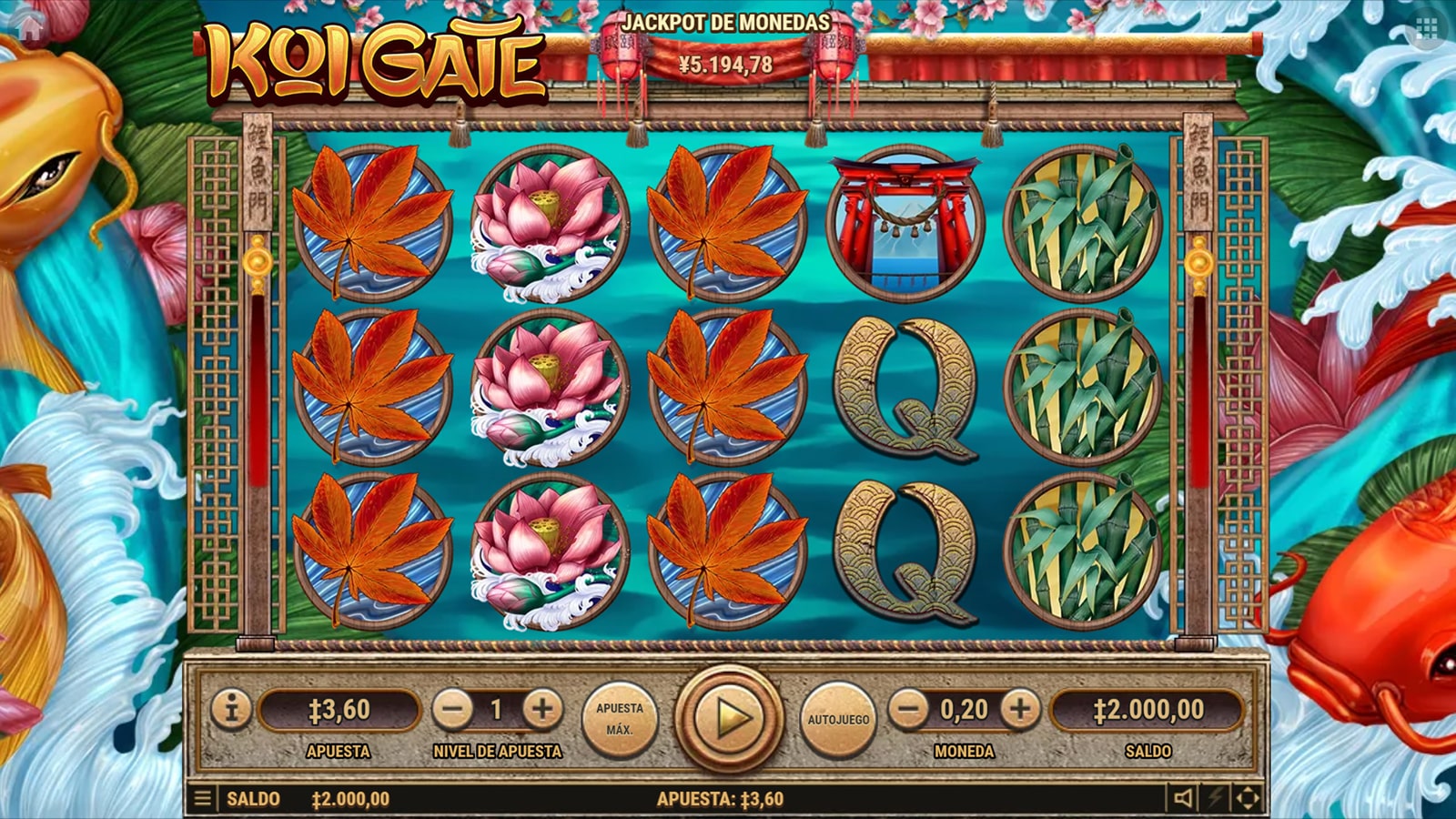This screenshot has height=819, width=1456.
Task: Raise the Moneda coin value
Action: tap(1020, 710)
